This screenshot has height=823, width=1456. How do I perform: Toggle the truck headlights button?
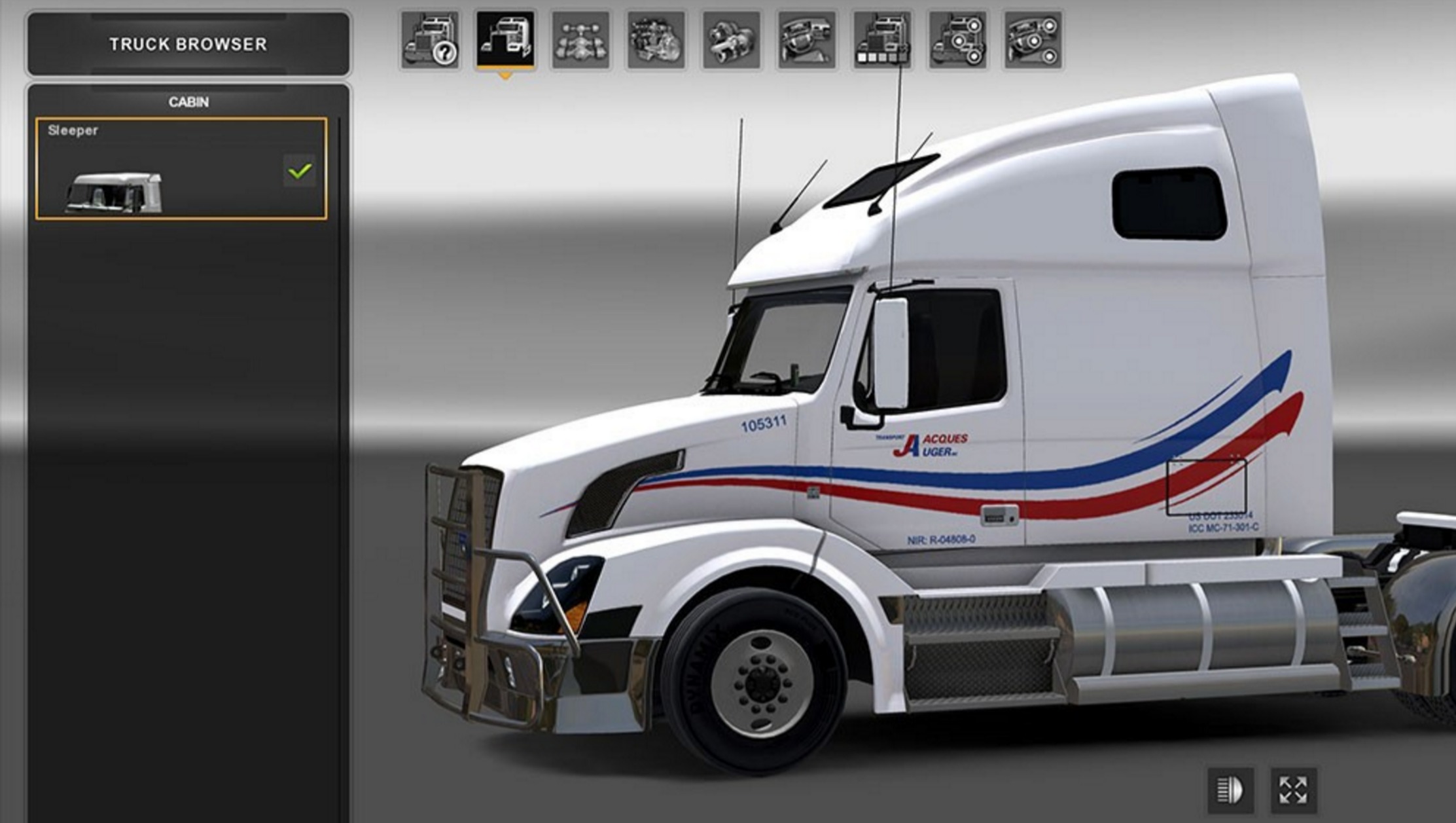click(x=1230, y=790)
